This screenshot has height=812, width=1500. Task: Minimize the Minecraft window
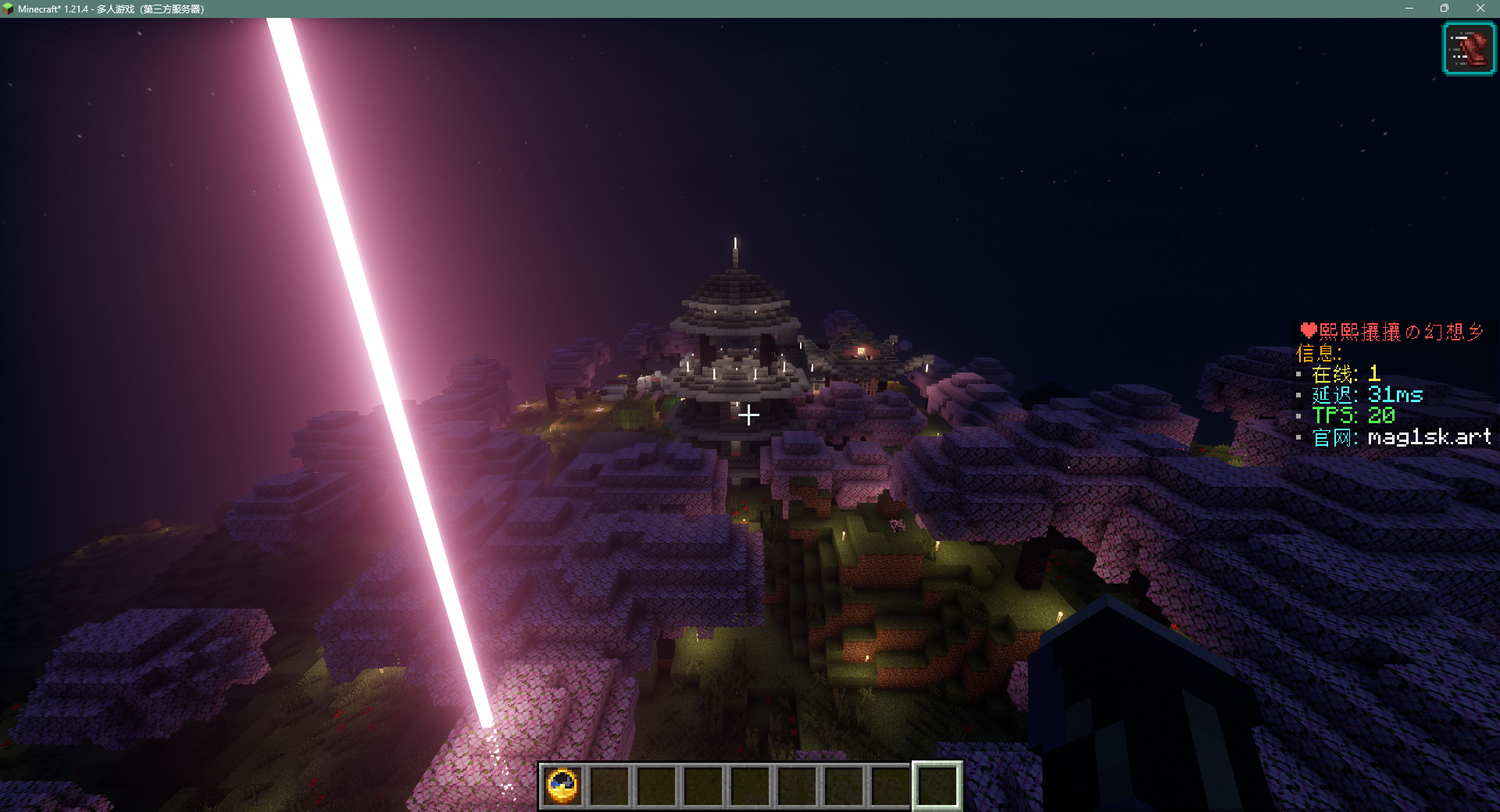coord(1409,9)
